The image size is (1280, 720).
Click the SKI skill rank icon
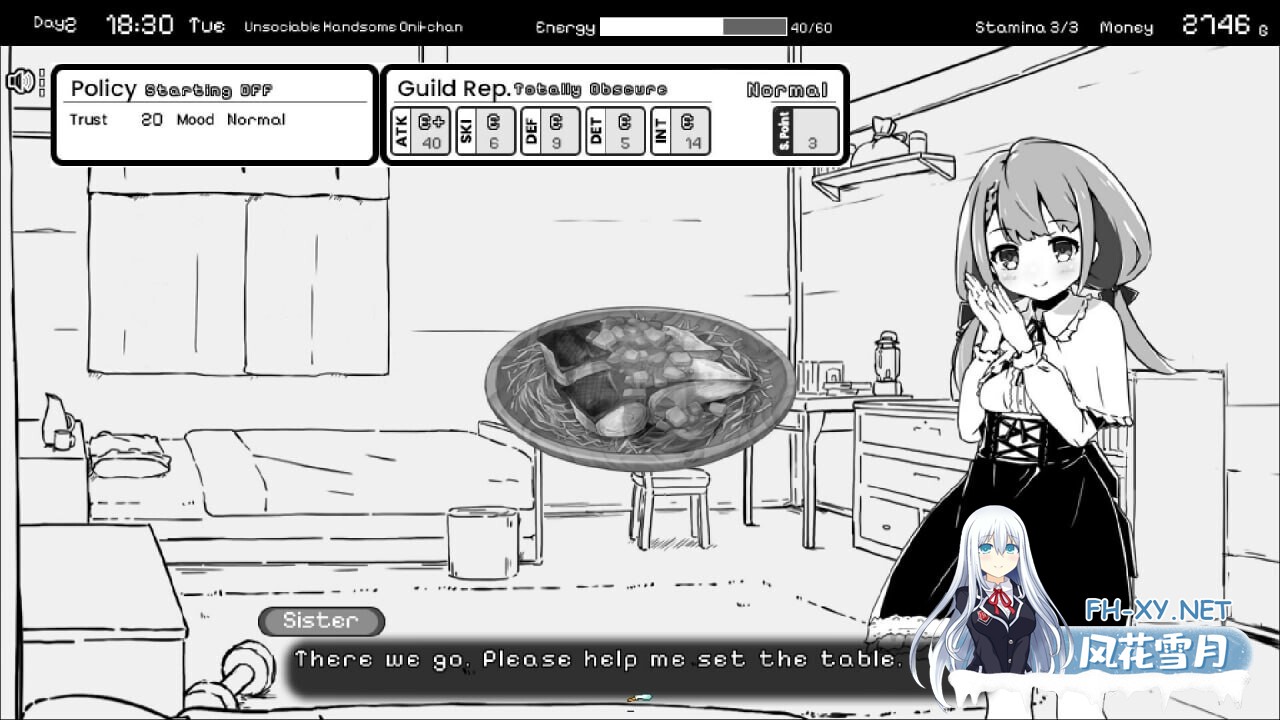point(483,131)
